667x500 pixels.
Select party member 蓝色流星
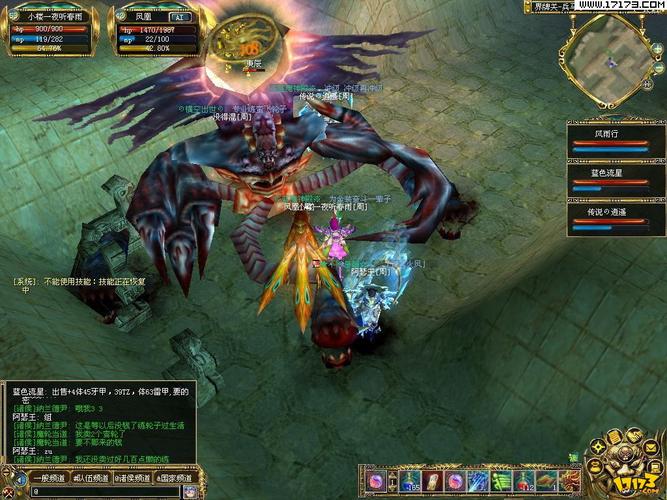coord(607,179)
